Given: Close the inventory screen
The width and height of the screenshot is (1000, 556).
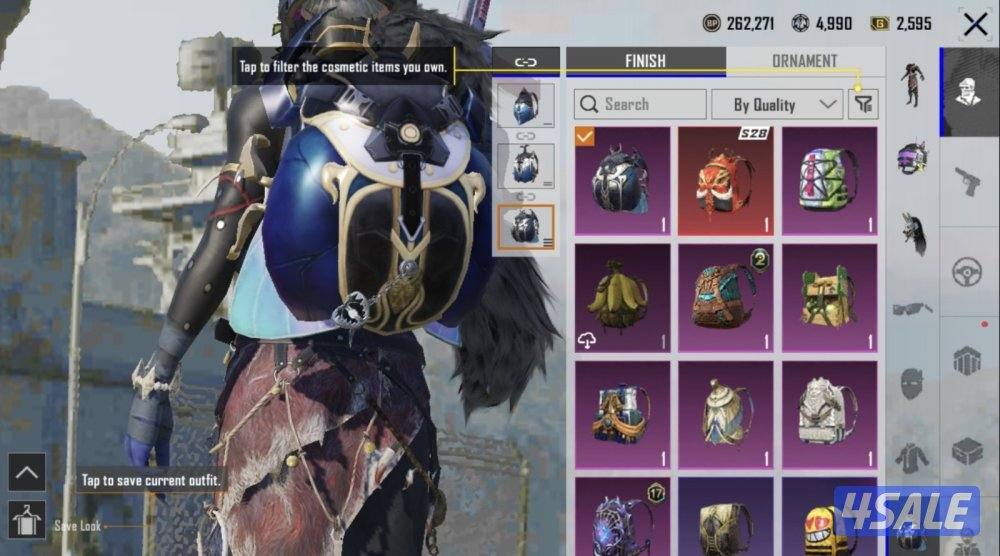Looking at the screenshot, I should coord(974,24).
